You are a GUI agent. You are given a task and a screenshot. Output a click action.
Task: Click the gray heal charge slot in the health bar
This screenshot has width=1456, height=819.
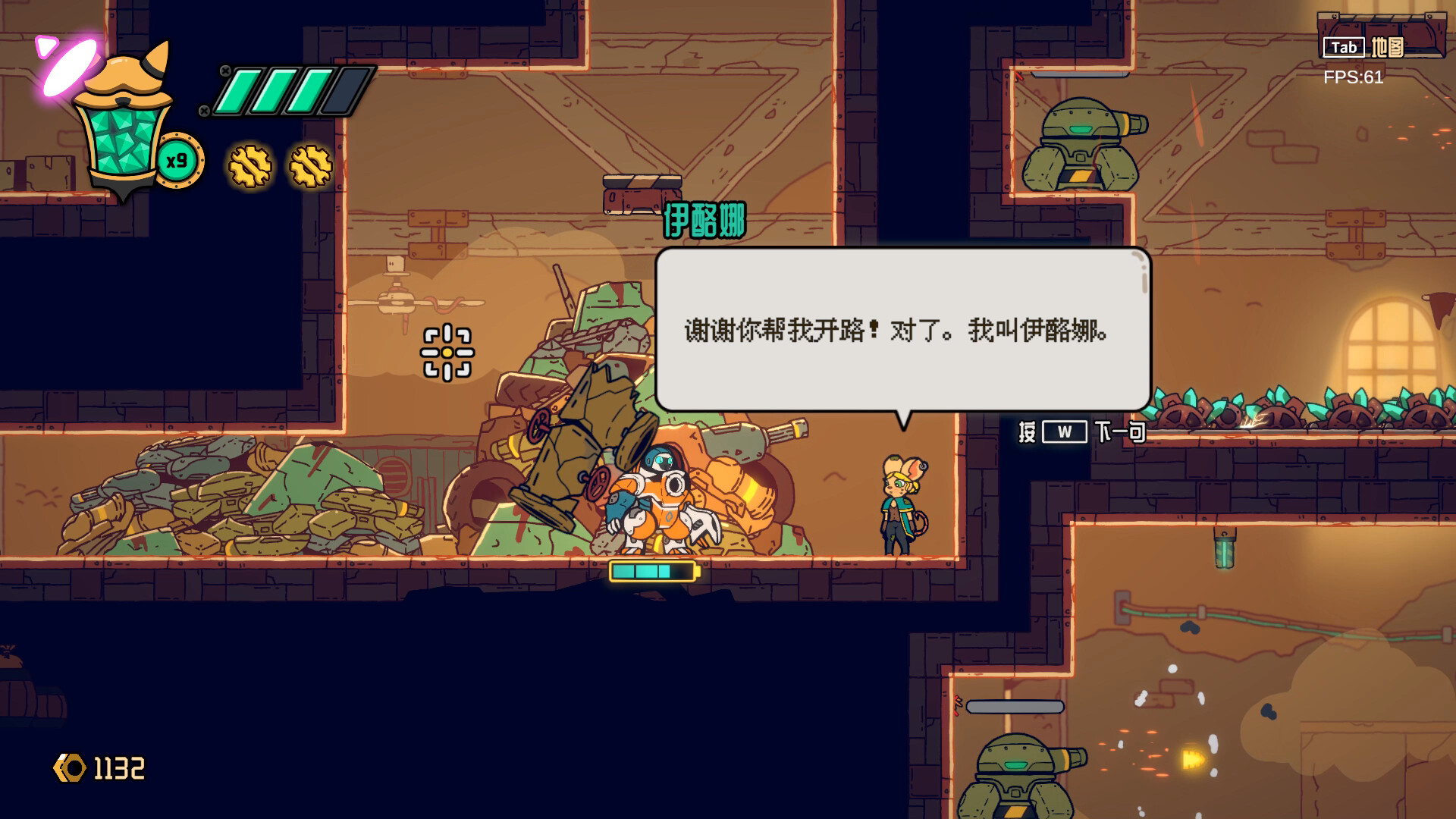[340, 89]
